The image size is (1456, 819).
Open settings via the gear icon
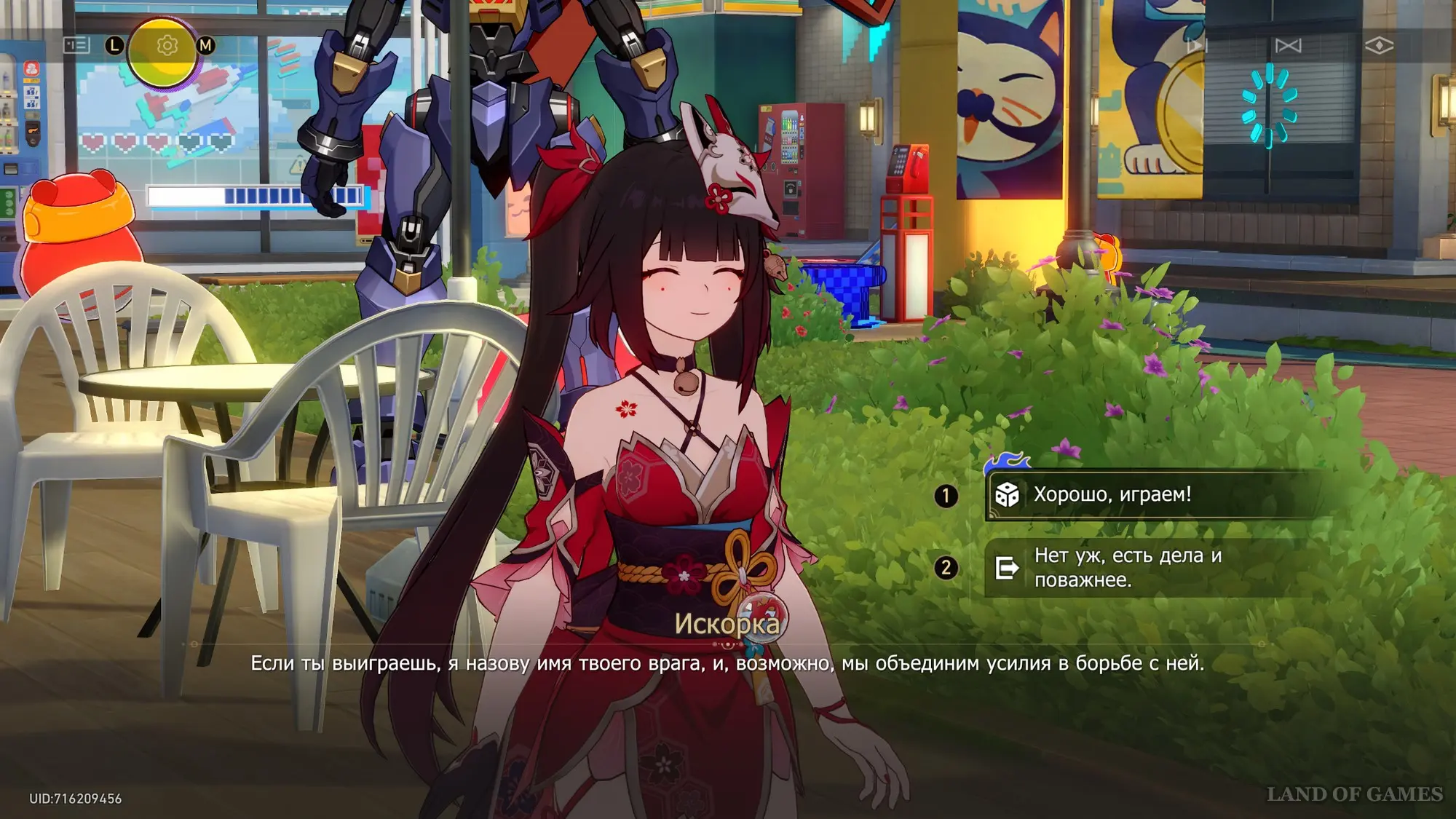coord(167,45)
